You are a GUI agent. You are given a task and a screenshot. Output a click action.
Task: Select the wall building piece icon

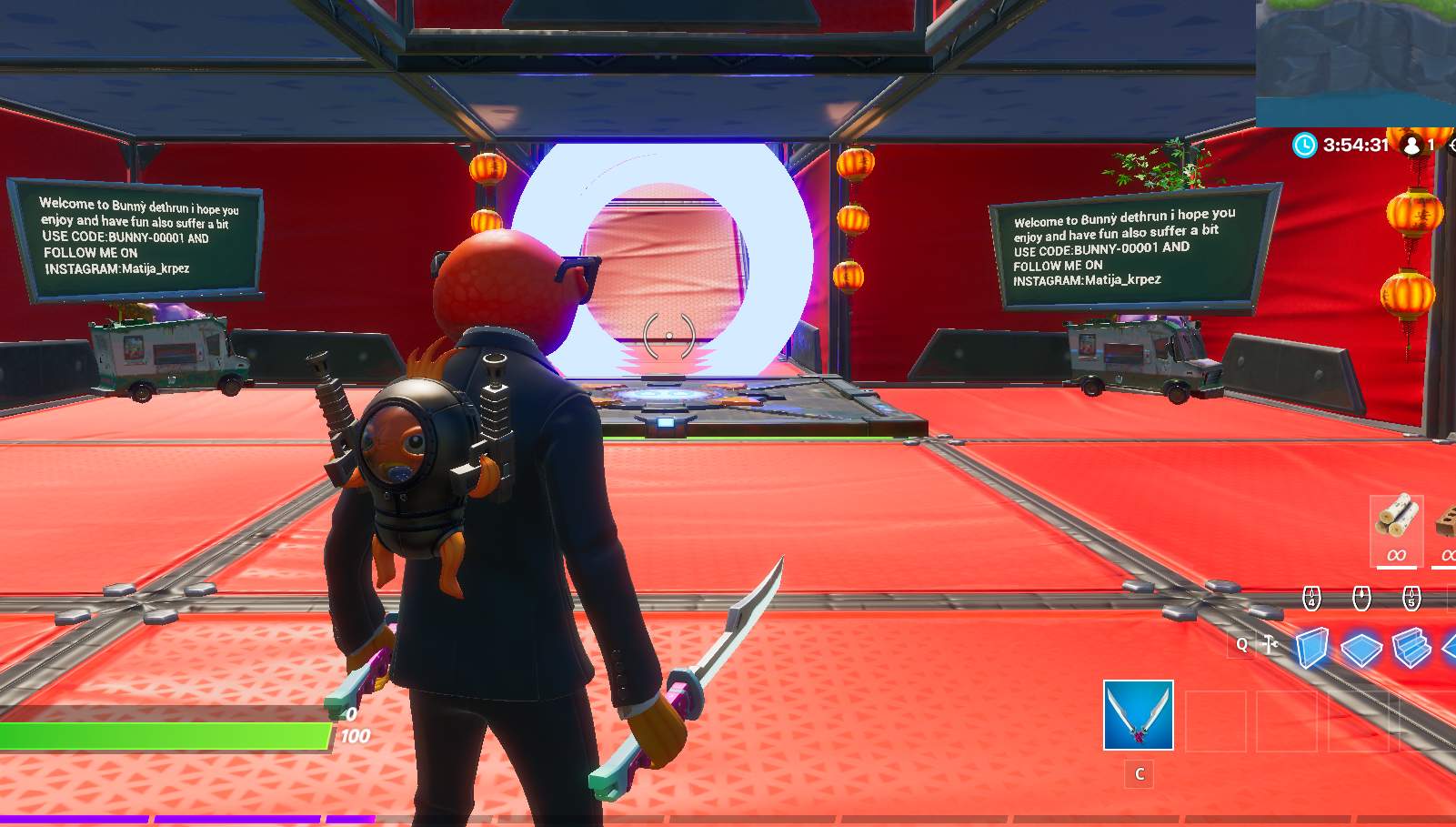coord(1312,646)
